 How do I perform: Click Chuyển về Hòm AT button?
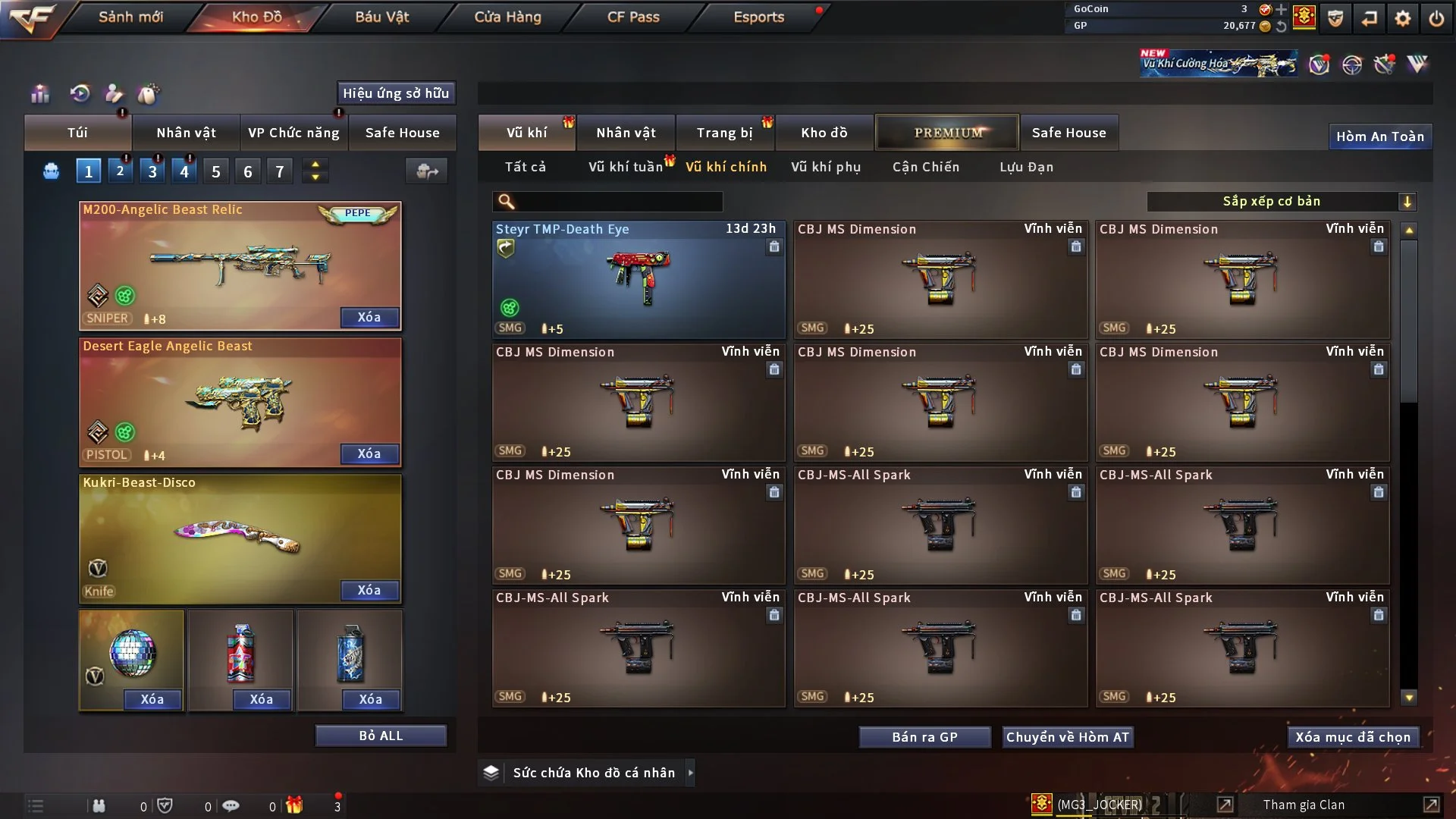click(1067, 737)
